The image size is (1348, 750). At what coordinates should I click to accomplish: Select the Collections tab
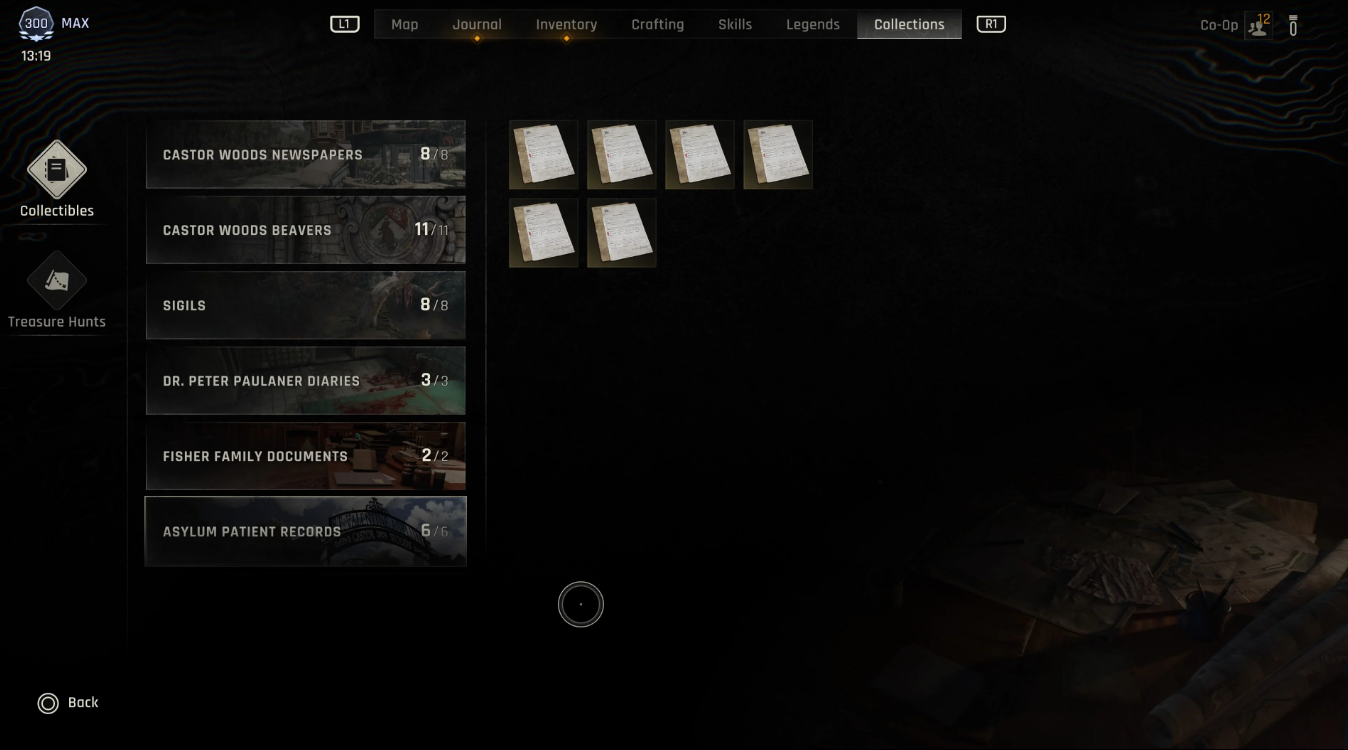909,24
